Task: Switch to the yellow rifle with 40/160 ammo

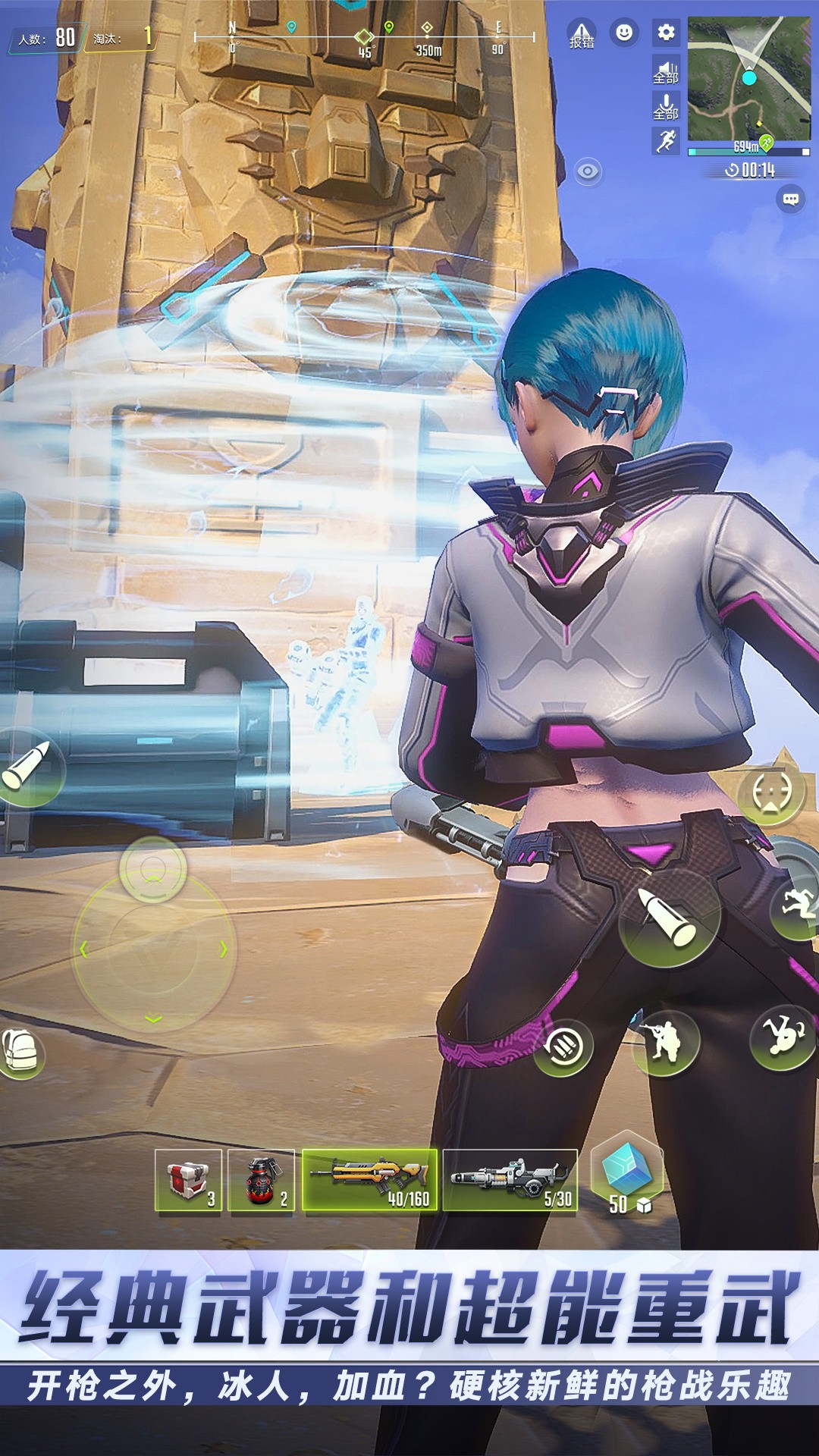Action: point(370,1180)
